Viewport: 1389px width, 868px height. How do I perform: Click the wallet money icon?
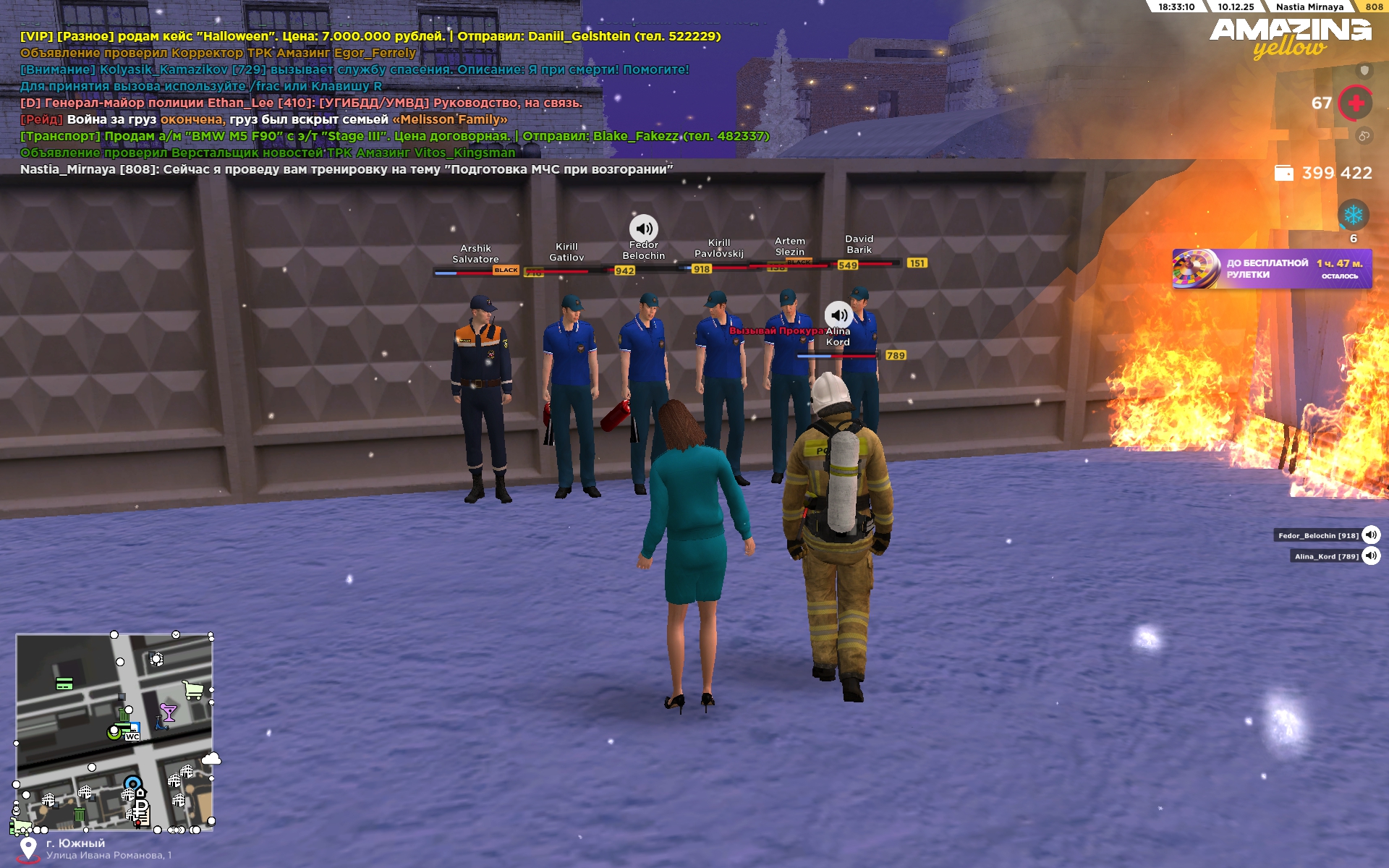coord(1284,173)
